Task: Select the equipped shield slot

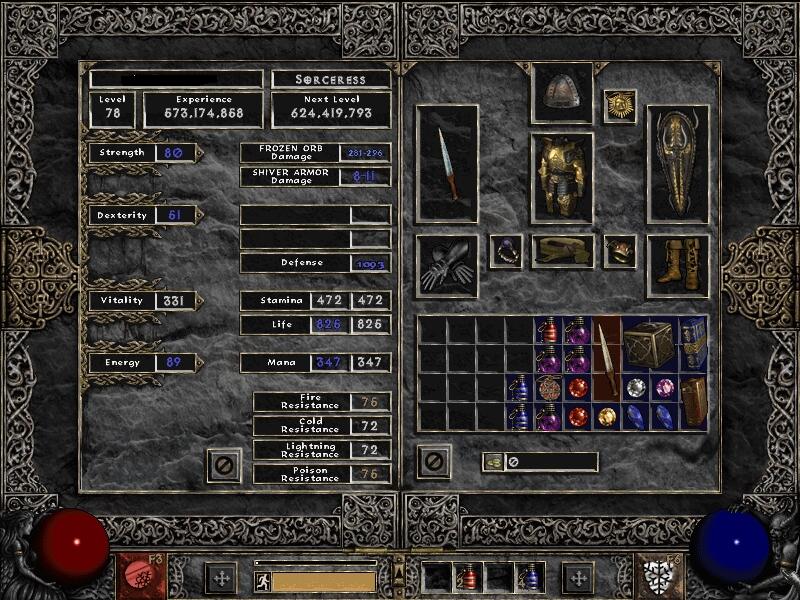Action: click(677, 162)
